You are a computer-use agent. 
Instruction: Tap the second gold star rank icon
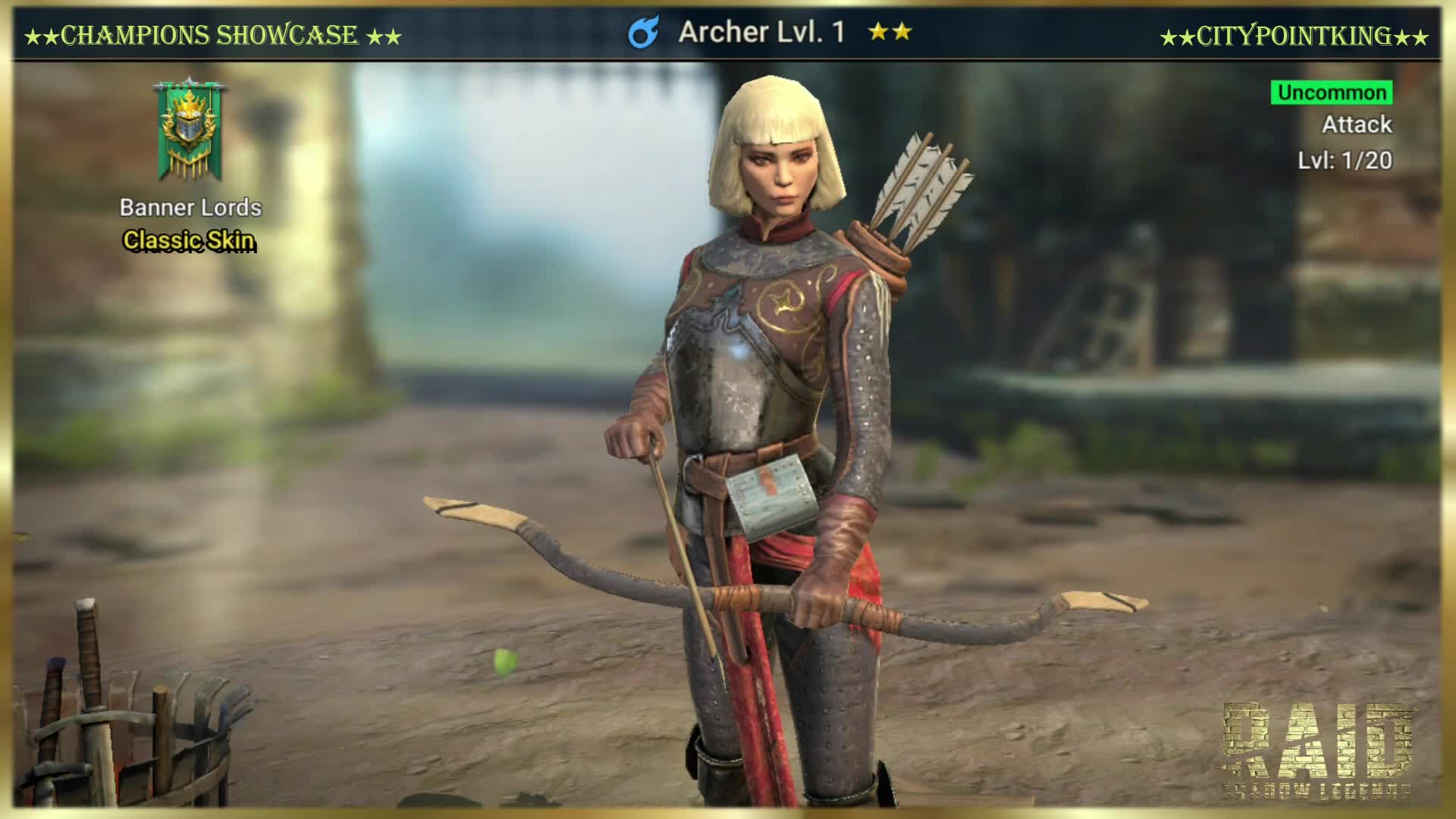click(901, 32)
